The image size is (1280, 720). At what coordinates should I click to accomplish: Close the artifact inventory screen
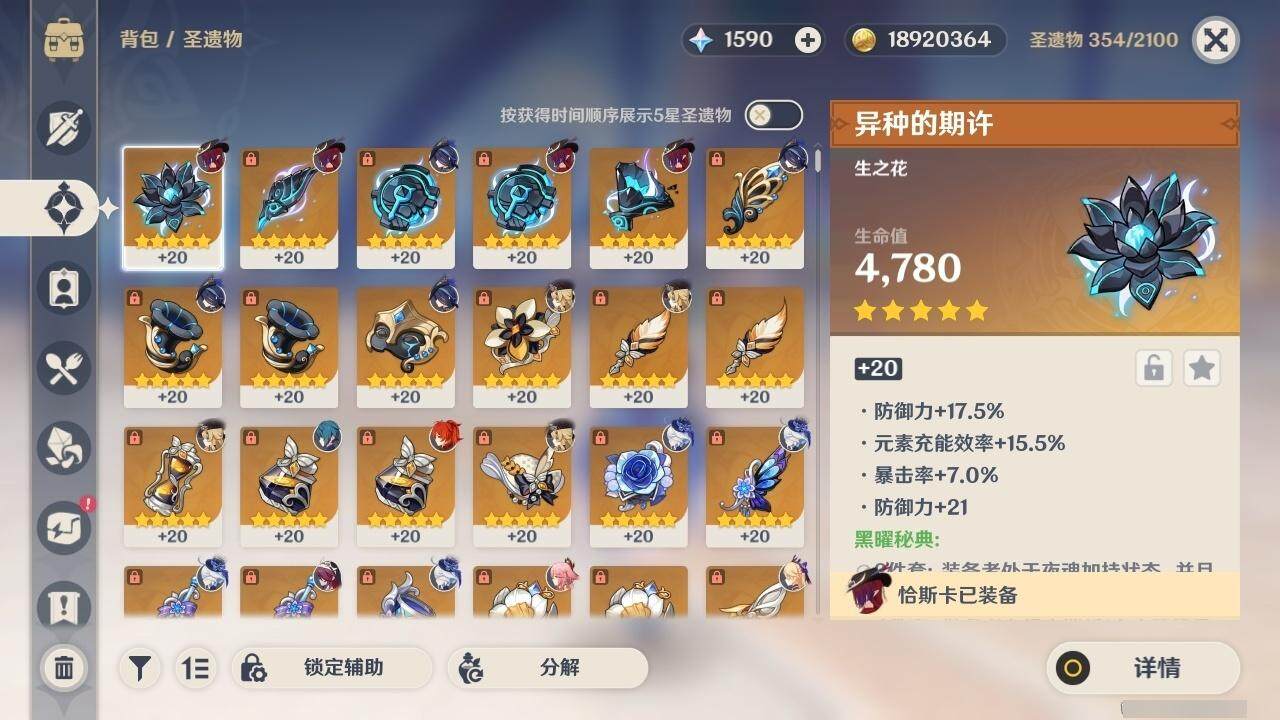coord(1215,40)
